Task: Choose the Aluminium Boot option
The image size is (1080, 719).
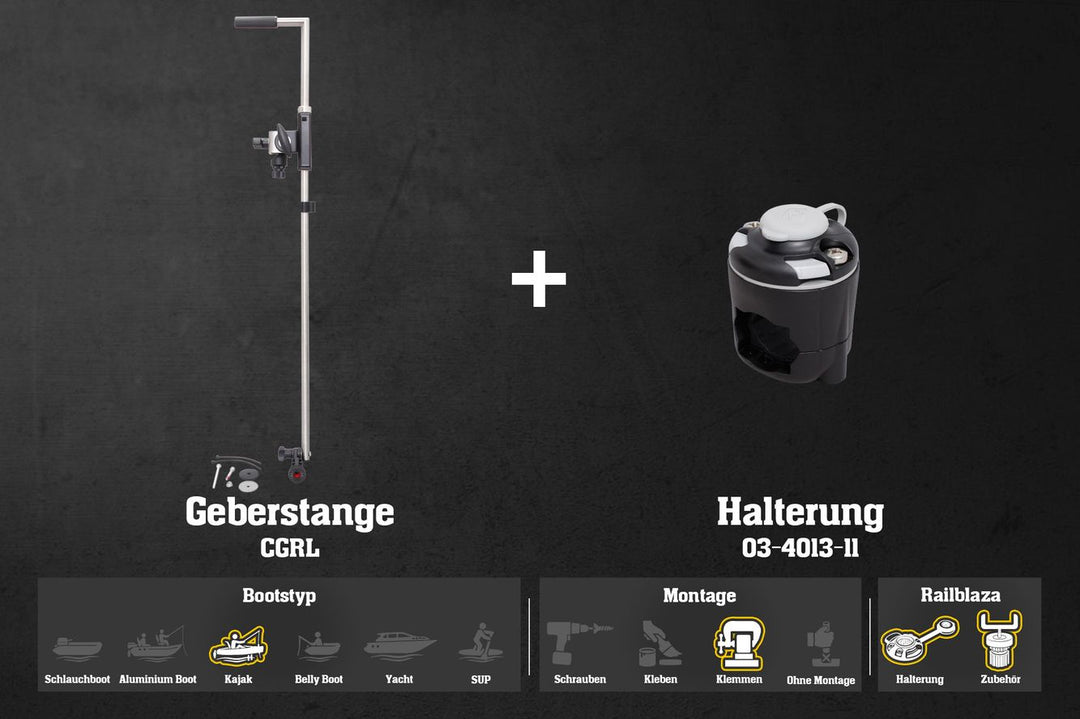Action: pyautogui.click(x=157, y=644)
